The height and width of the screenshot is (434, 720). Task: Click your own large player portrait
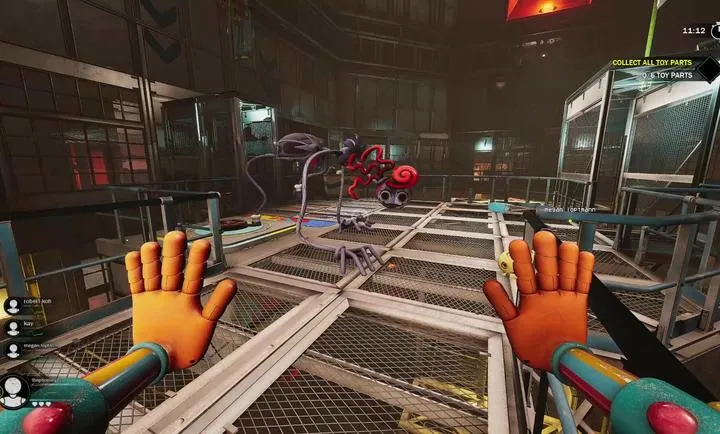14,390
